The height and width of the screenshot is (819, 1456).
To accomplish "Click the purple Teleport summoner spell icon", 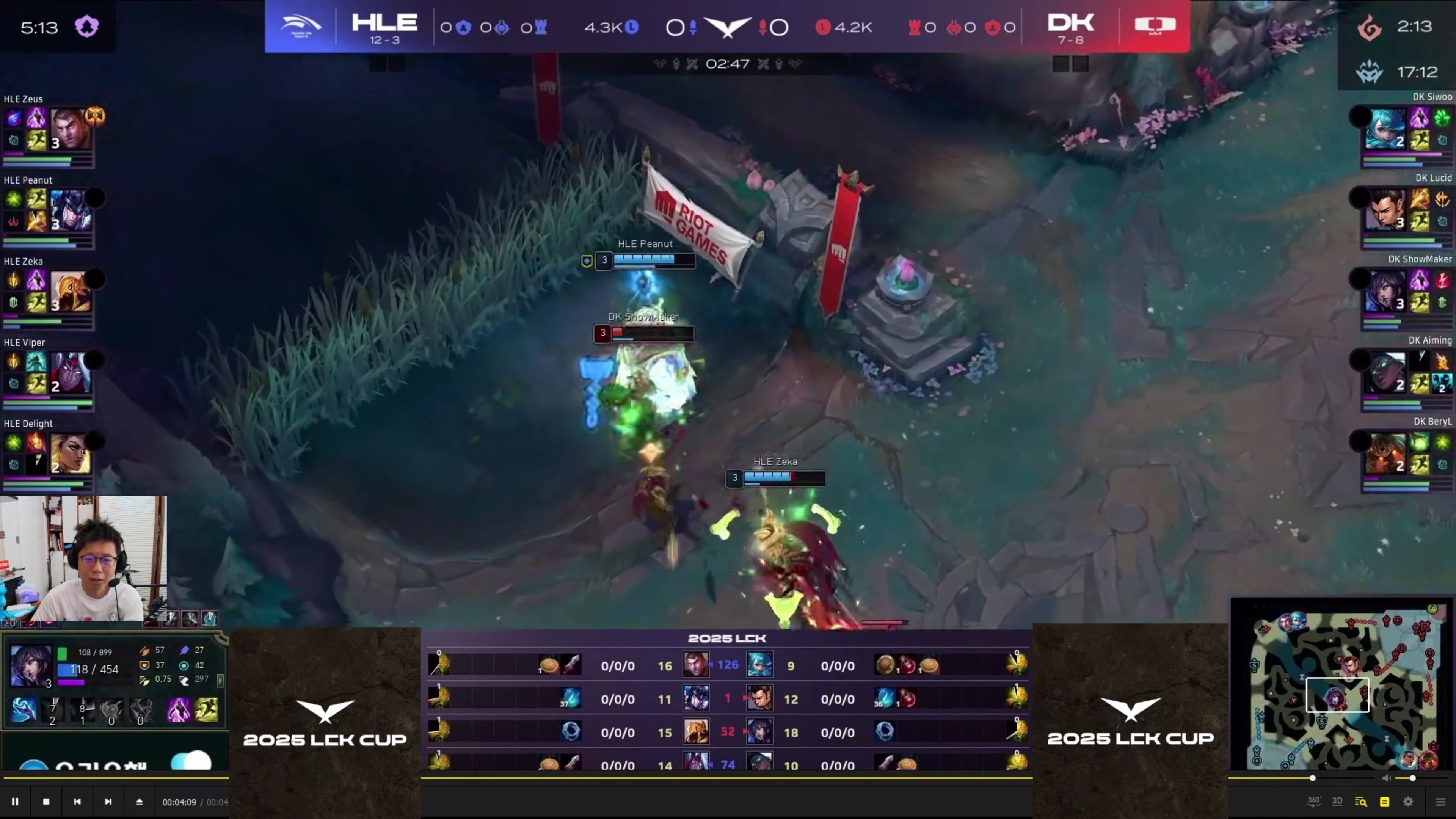I will (x=179, y=711).
